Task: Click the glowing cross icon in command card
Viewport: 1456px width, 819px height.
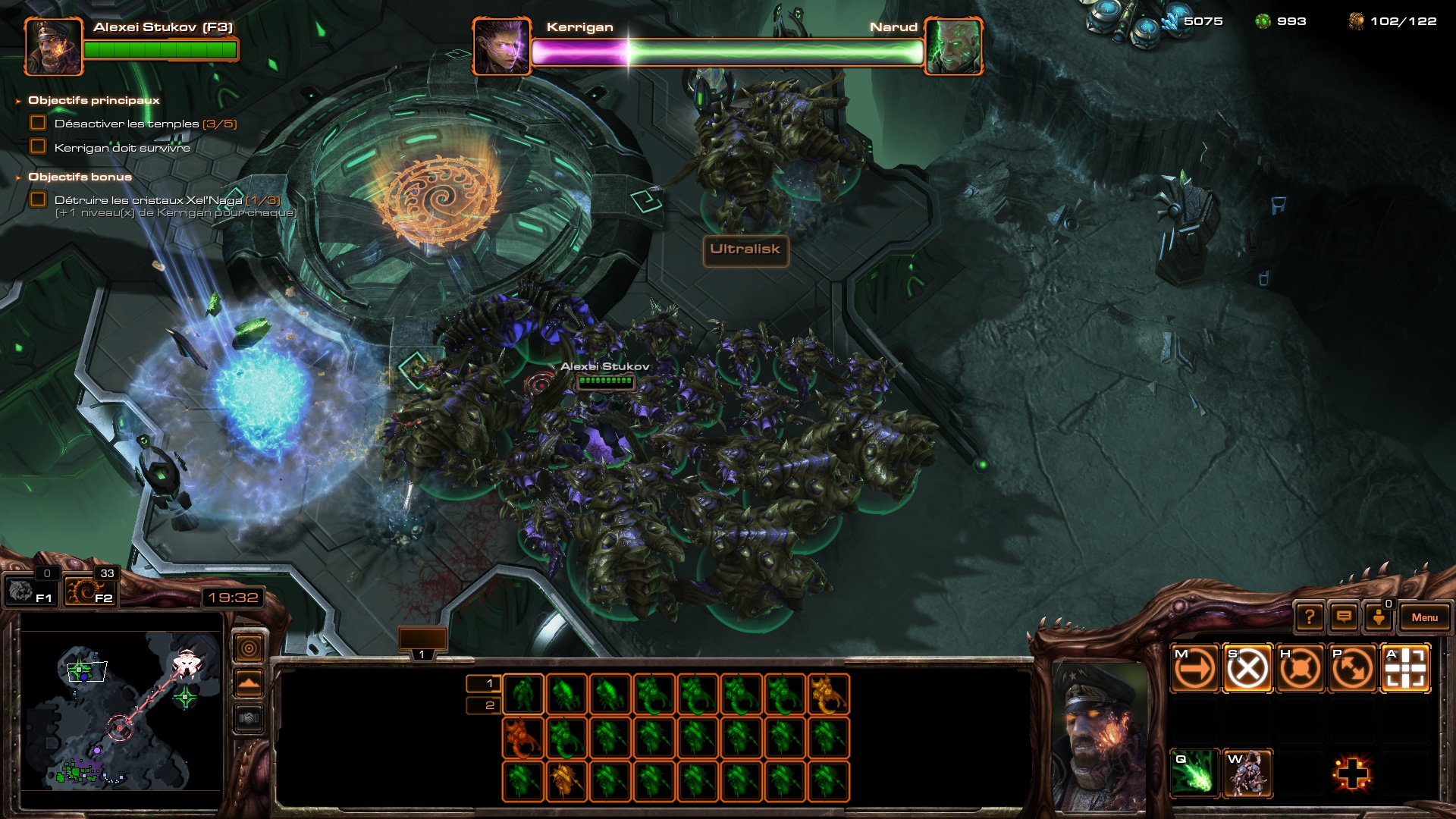Action: pyautogui.click(x=1352, y=773)
